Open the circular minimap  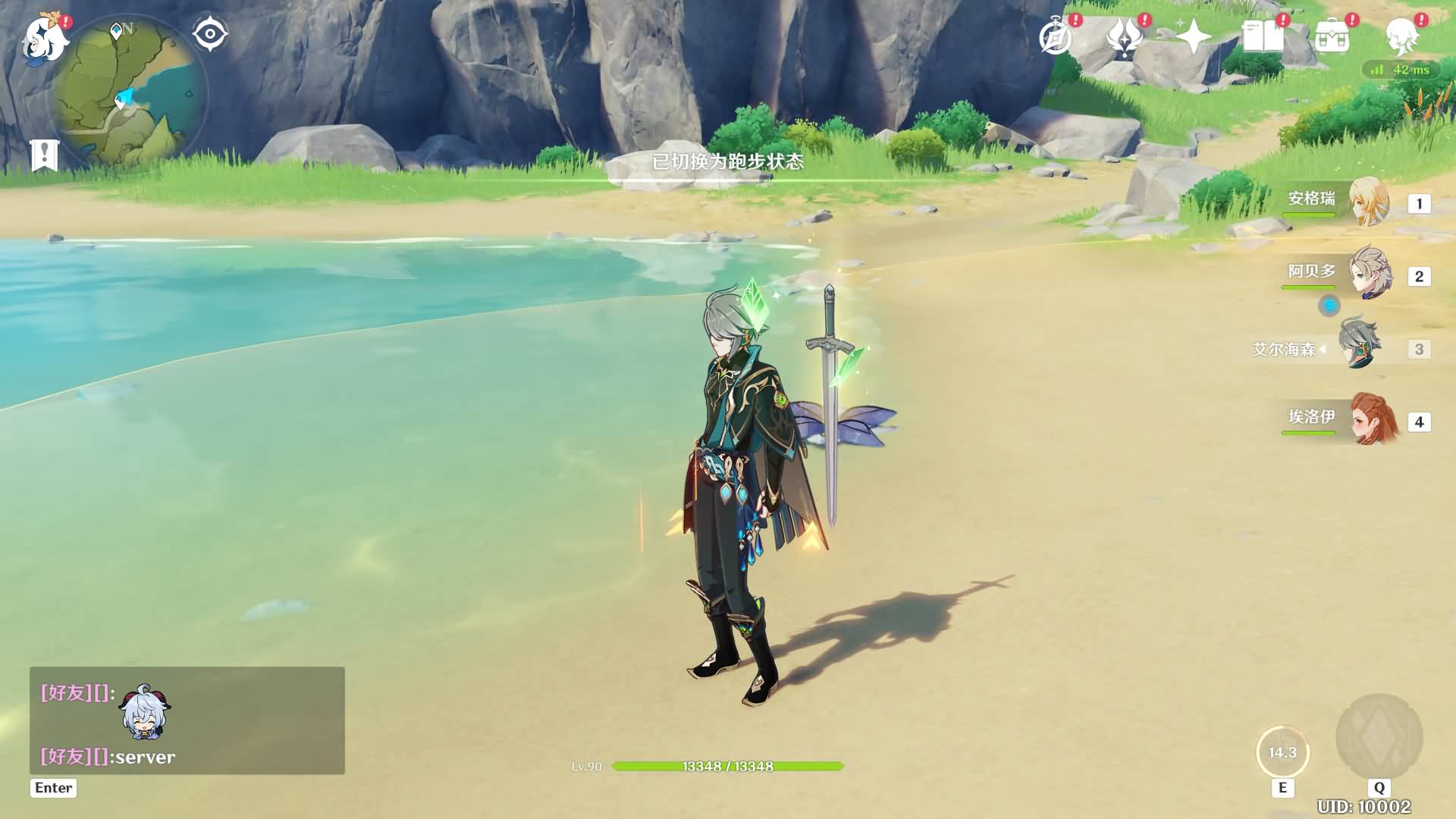(x=127, y=91)
